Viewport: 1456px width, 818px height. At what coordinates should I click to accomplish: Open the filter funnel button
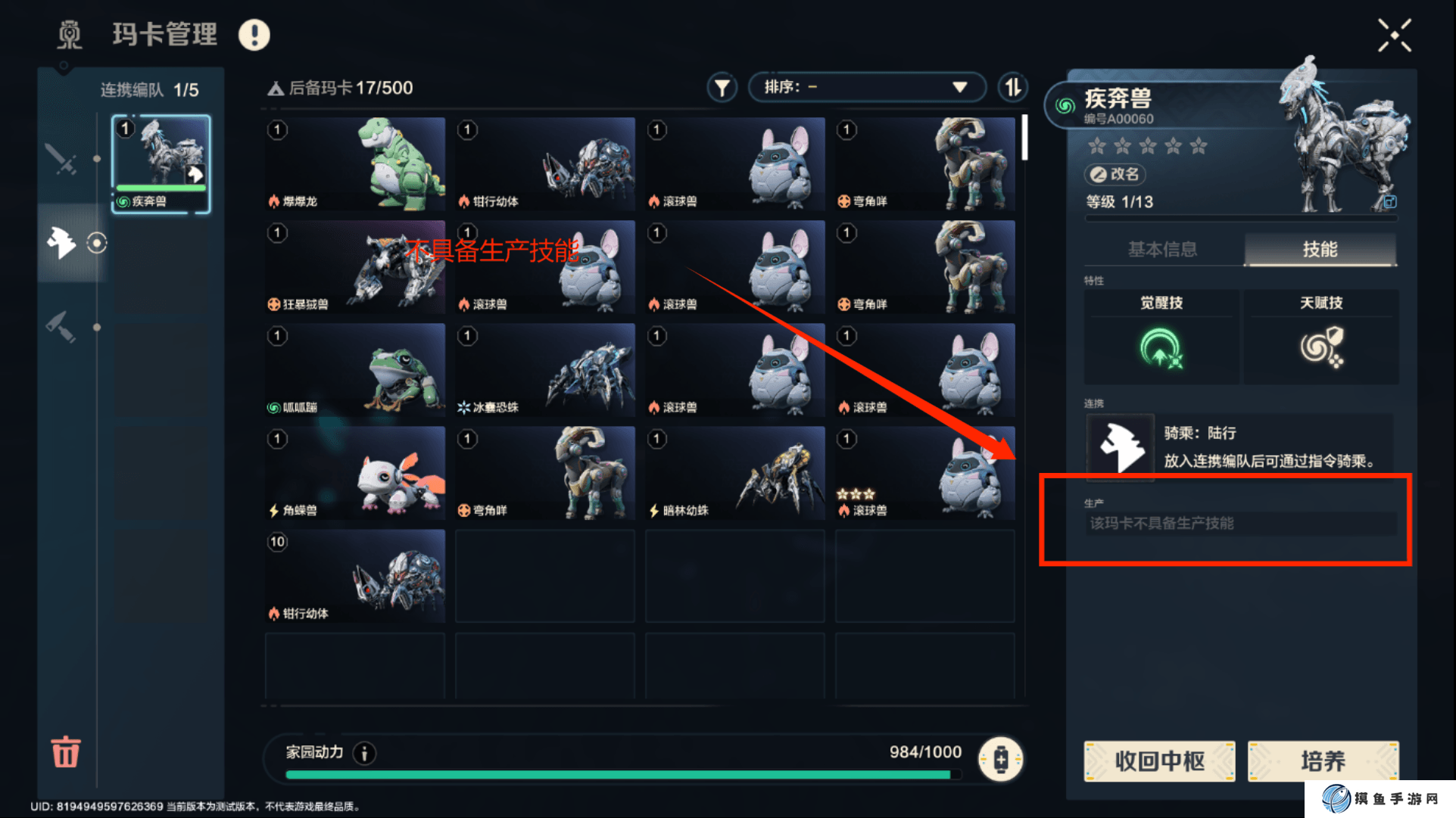click(722, 88)
